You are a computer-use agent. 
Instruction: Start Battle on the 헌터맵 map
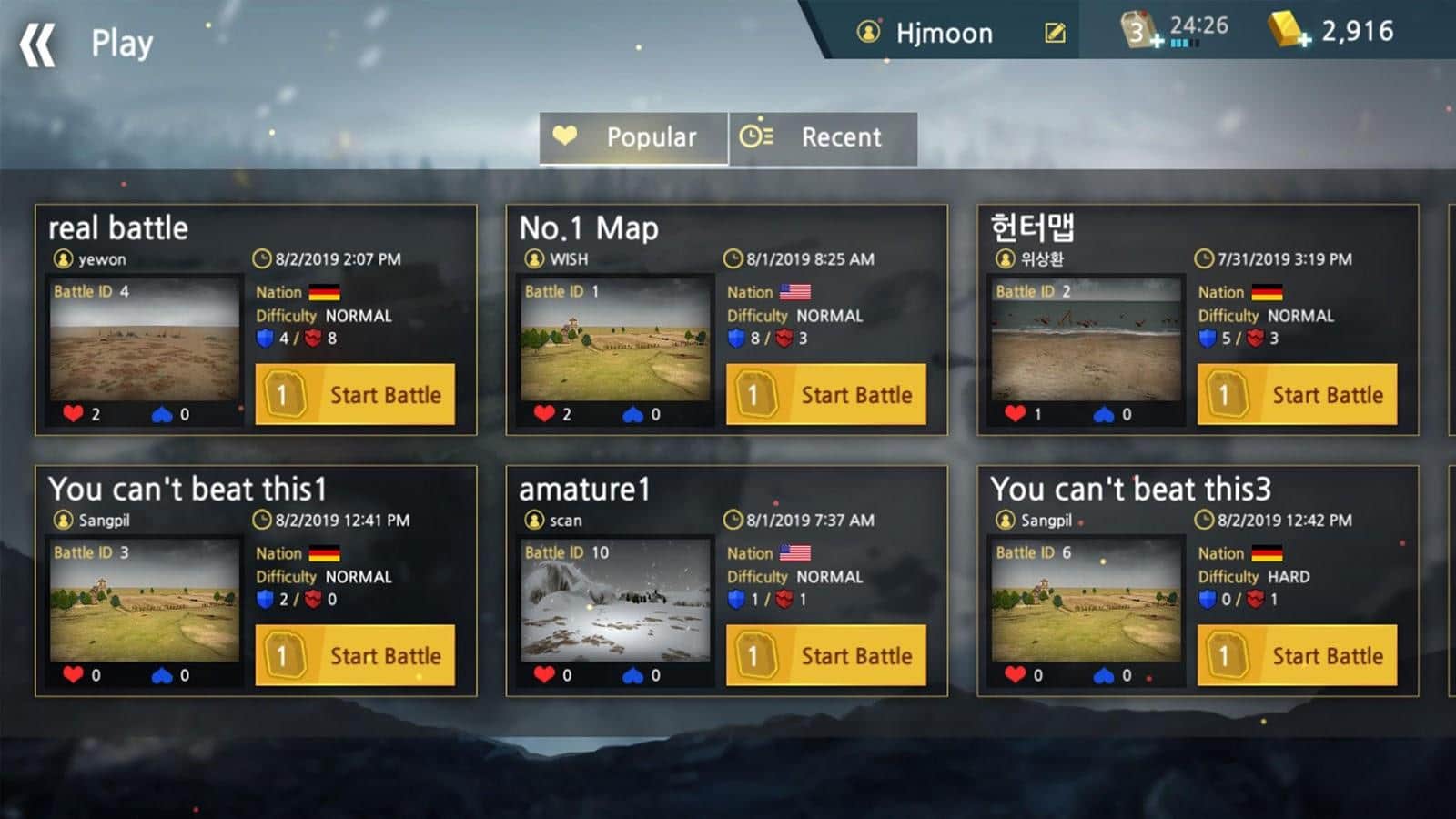click(1297, 395)
